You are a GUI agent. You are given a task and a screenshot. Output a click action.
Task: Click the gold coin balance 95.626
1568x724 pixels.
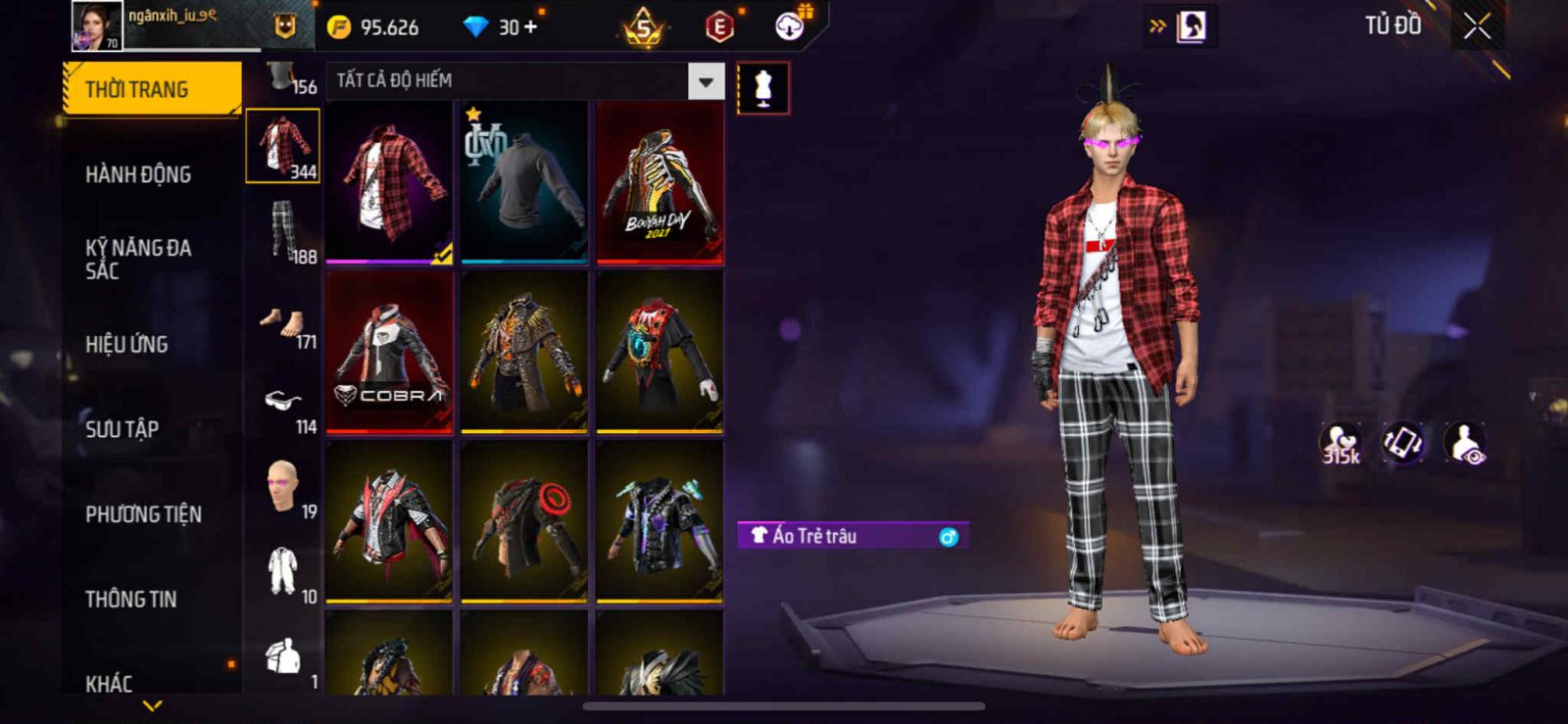coord(375,27)
